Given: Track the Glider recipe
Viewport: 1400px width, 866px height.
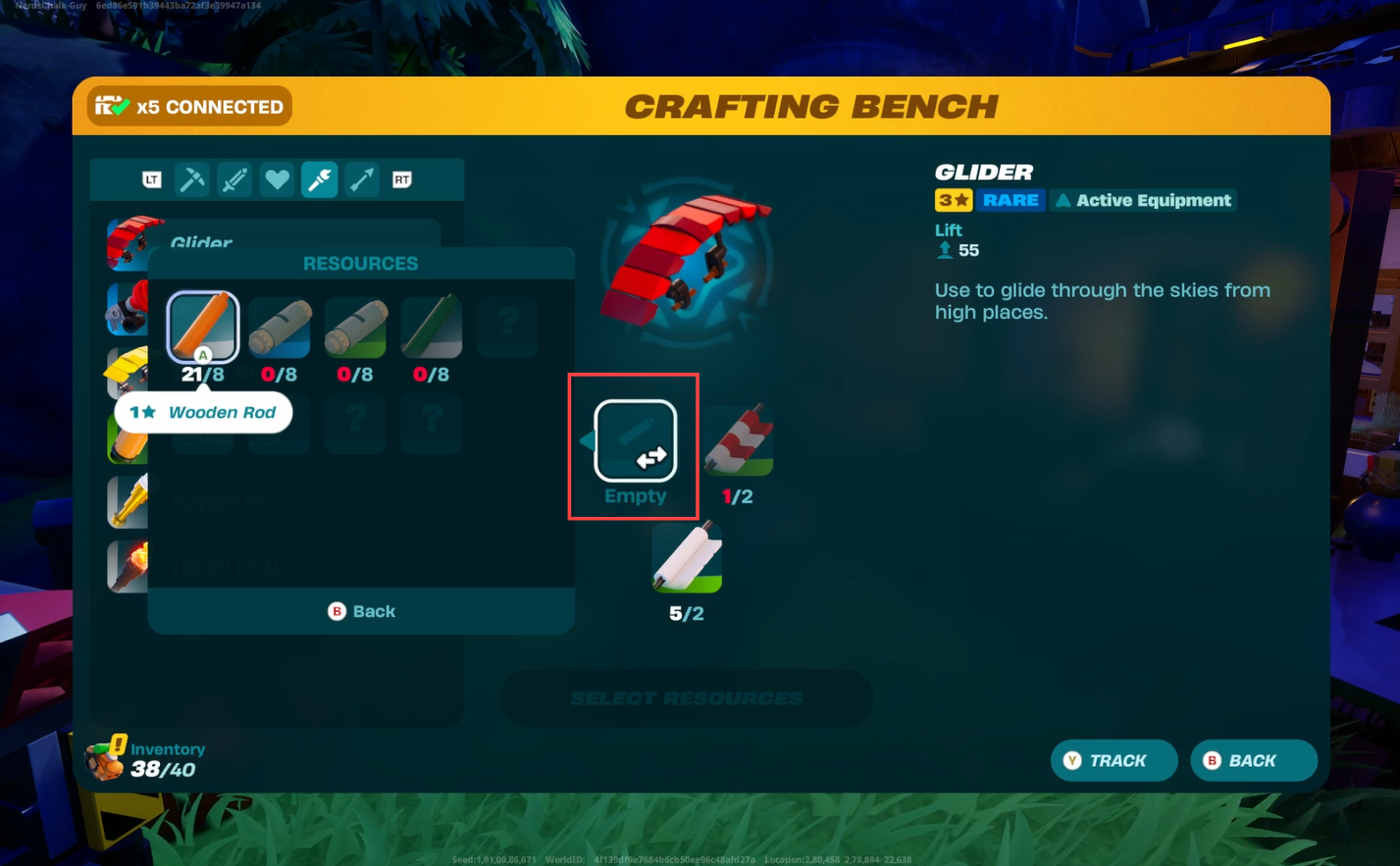Looking at the screenshot, I should point(1114,760).
